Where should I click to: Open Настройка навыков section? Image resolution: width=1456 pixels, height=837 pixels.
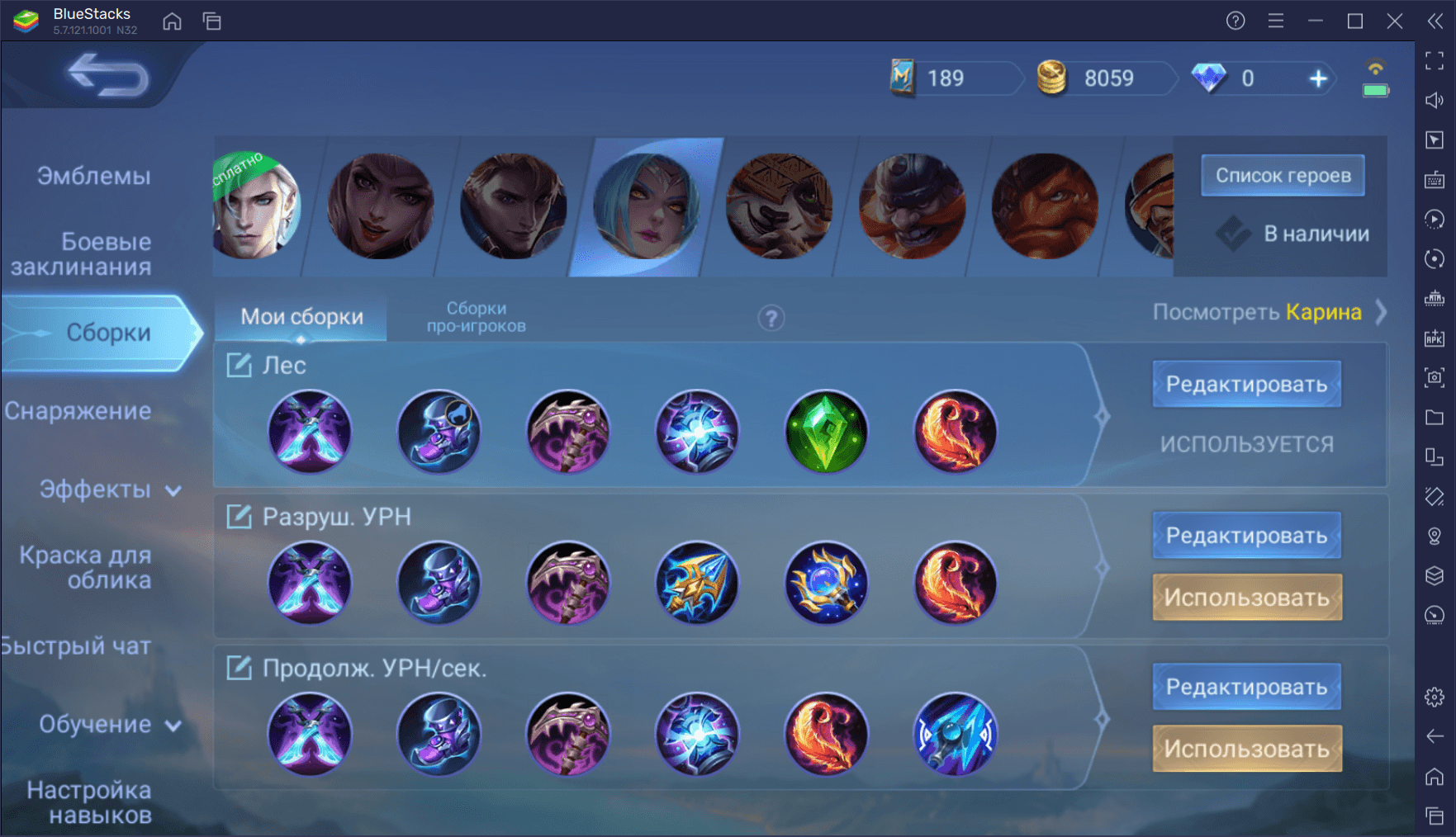(x=89, y=802)
